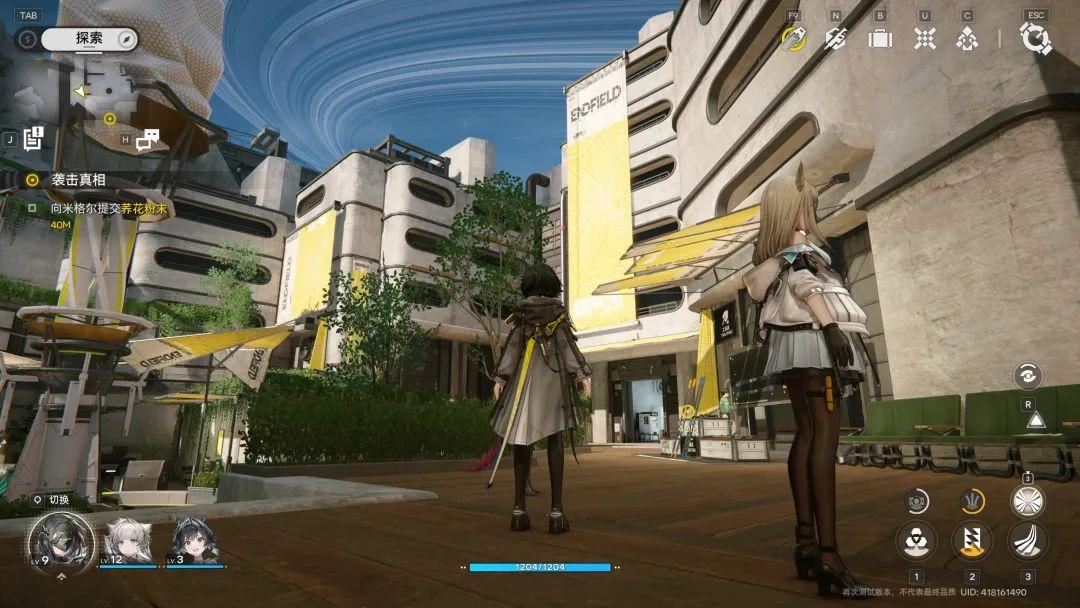Screen dimensions: 1080x608
Task: Open the 探索 exploration mode selector
Action: (88, 39)
